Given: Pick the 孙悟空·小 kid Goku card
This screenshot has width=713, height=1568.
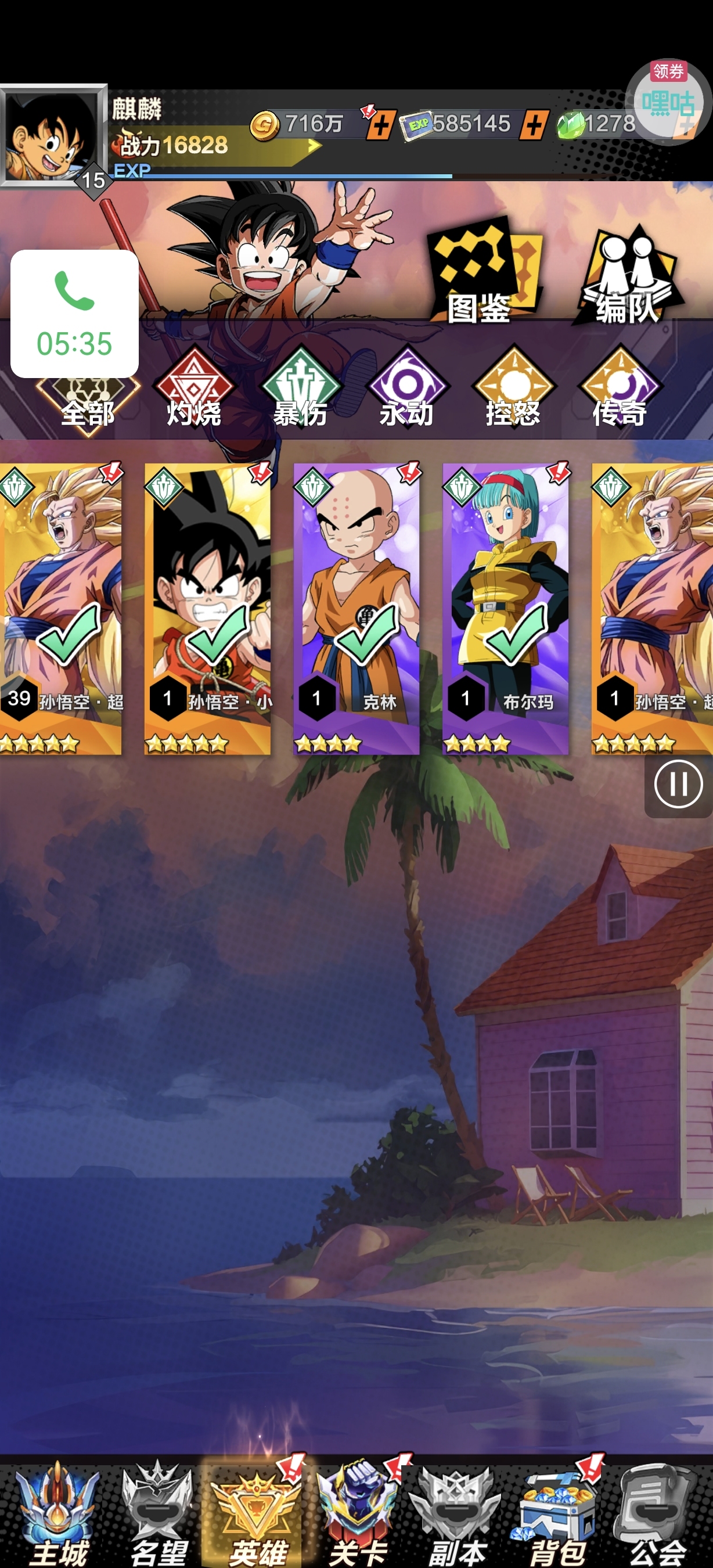Looking at the screenshot, I should click(207, 609).
